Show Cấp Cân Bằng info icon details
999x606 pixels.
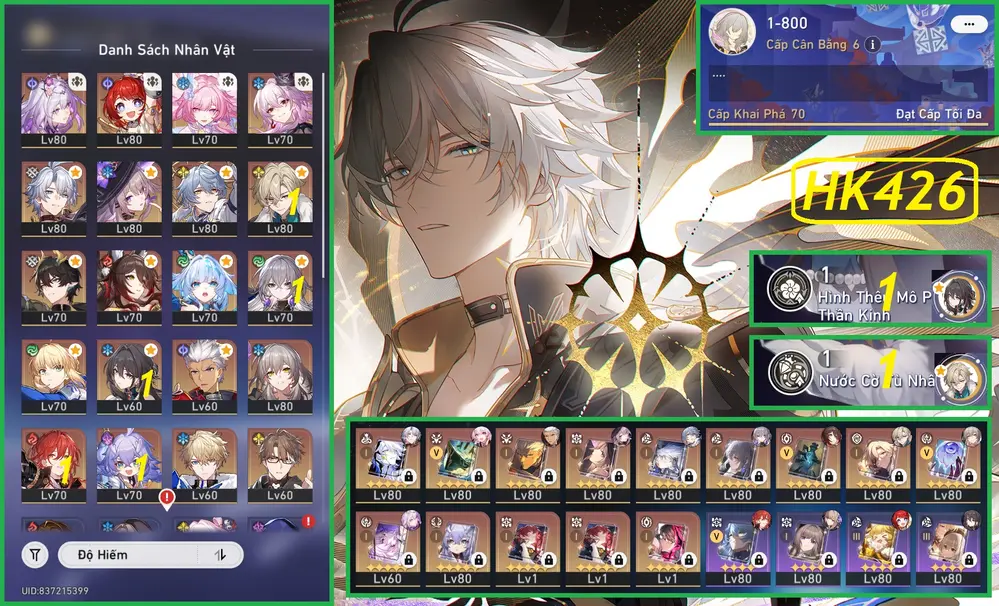(873, 45)
